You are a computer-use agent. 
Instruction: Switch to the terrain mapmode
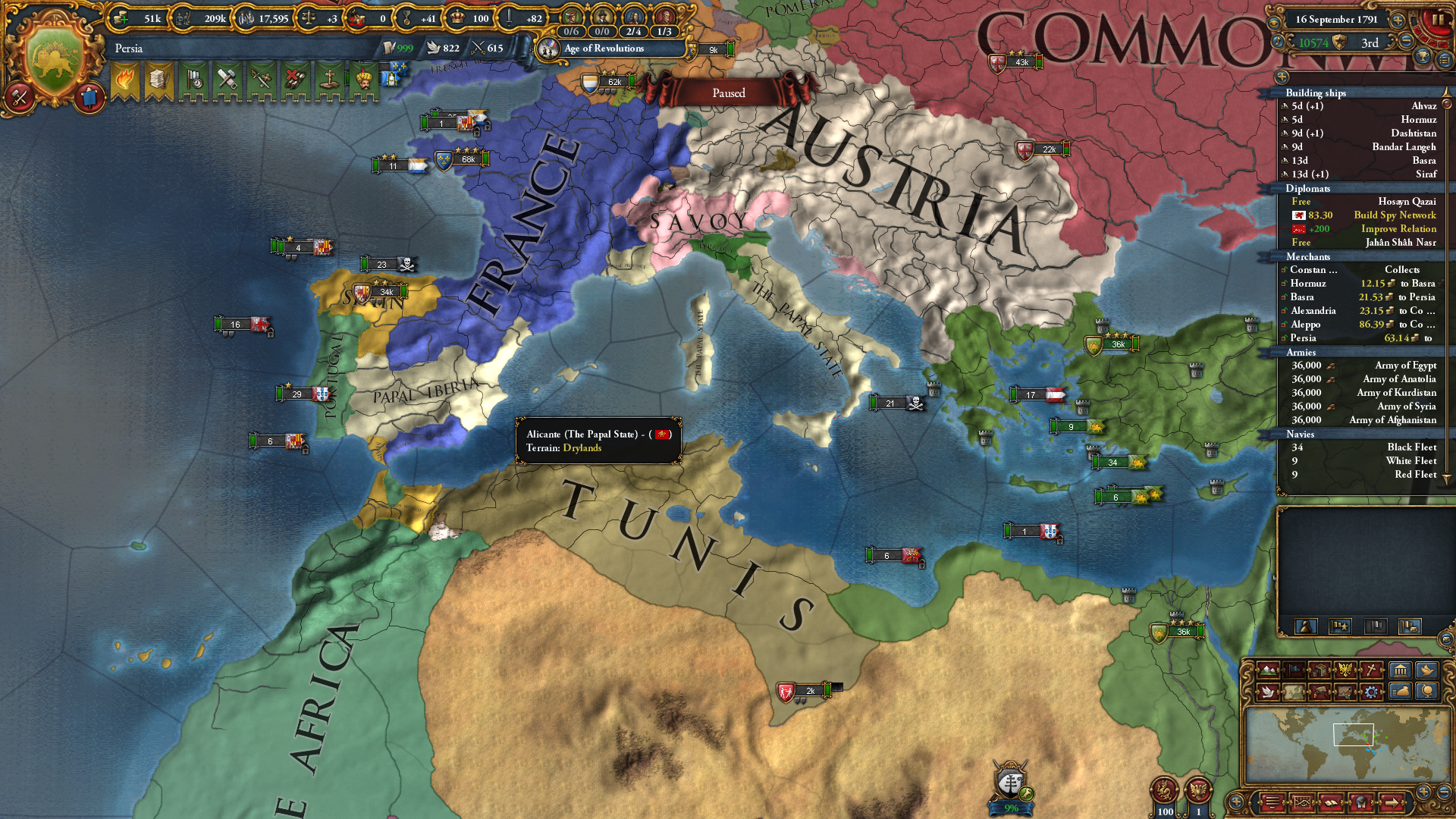click(1268, 671)
